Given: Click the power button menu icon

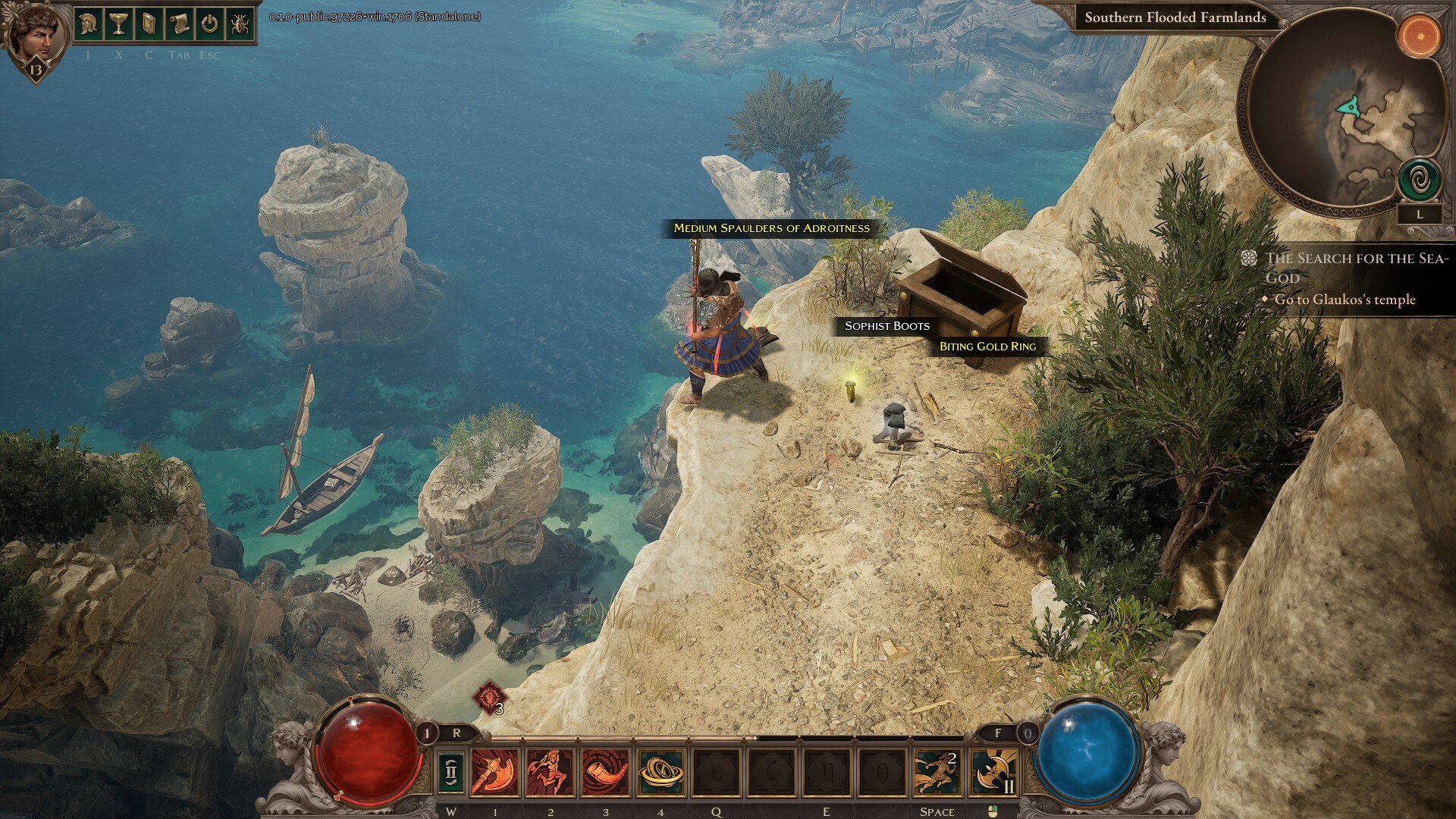Looking at the screenshot, I should [x=209, y=24].
